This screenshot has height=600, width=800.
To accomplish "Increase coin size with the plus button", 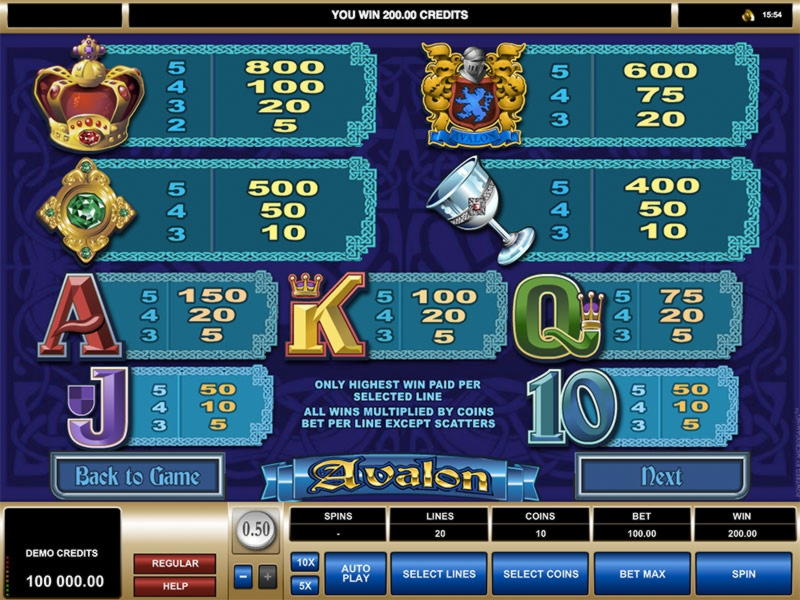I will click(x=267, y=576).
